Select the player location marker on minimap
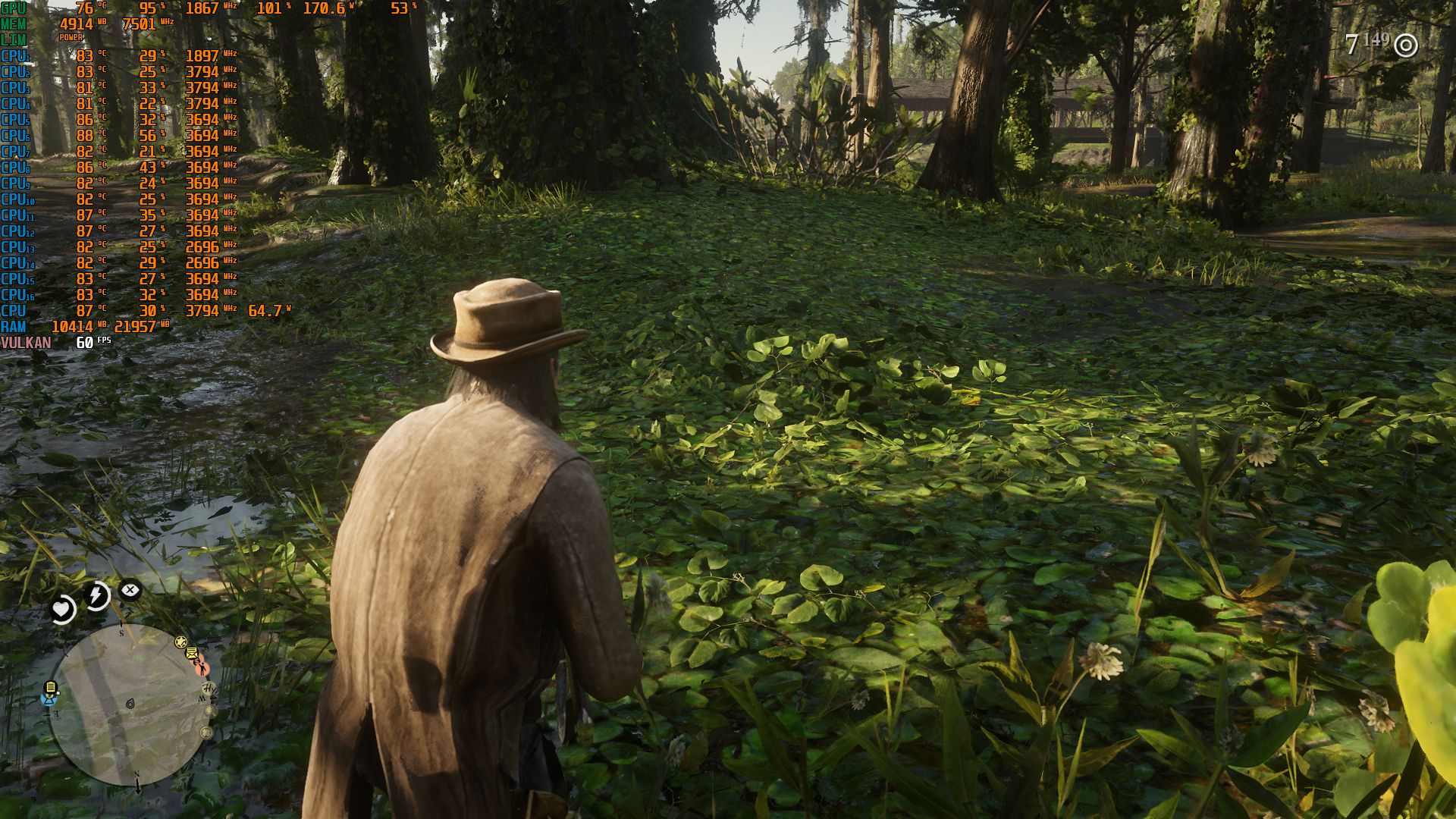 (130, 704)
